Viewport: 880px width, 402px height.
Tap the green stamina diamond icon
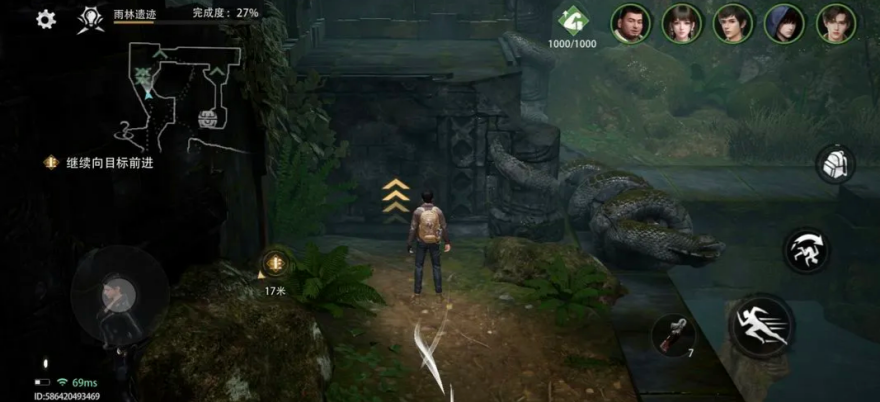tap(572, 22)
